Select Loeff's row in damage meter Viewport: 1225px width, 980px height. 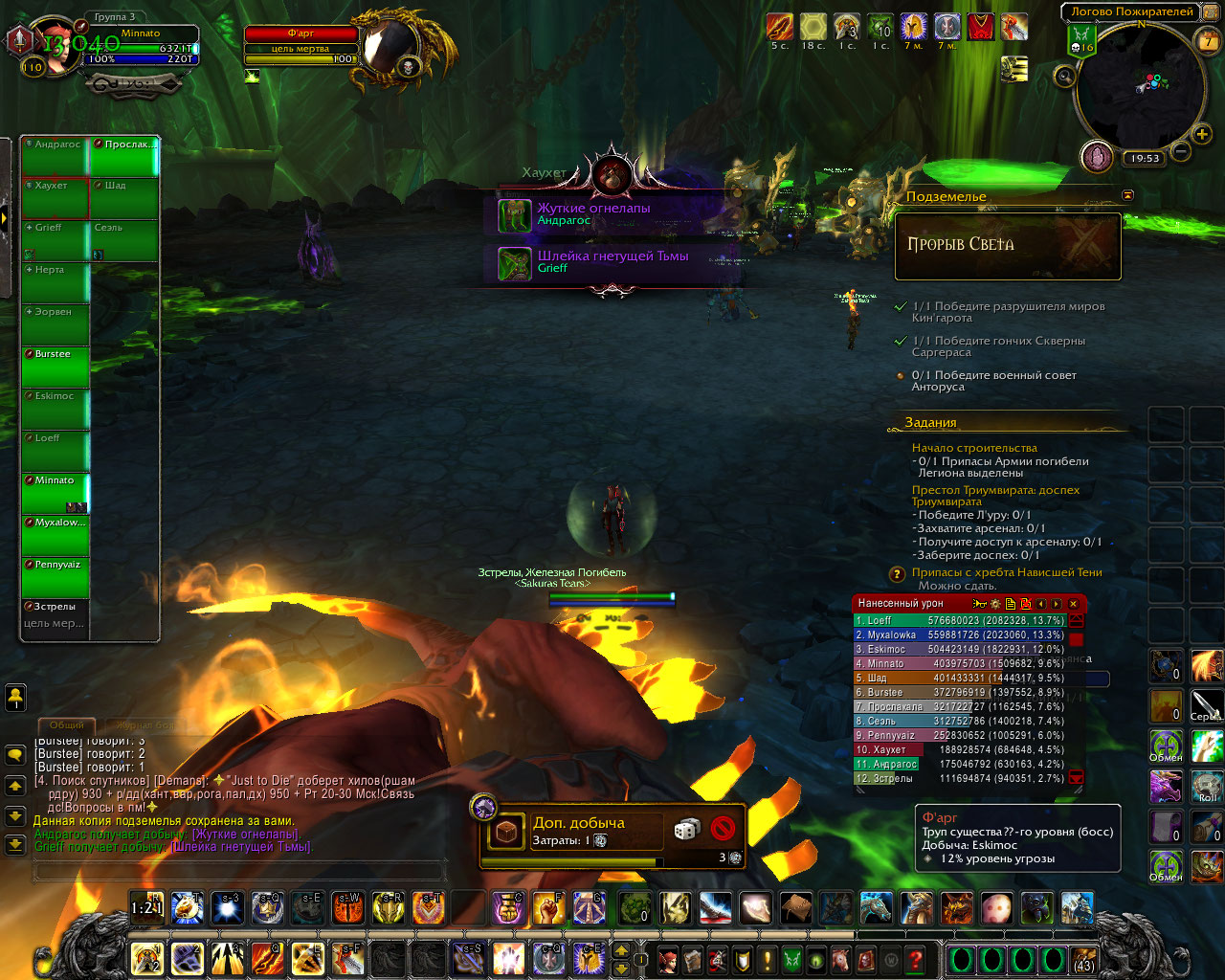click(x=959, y=620)
